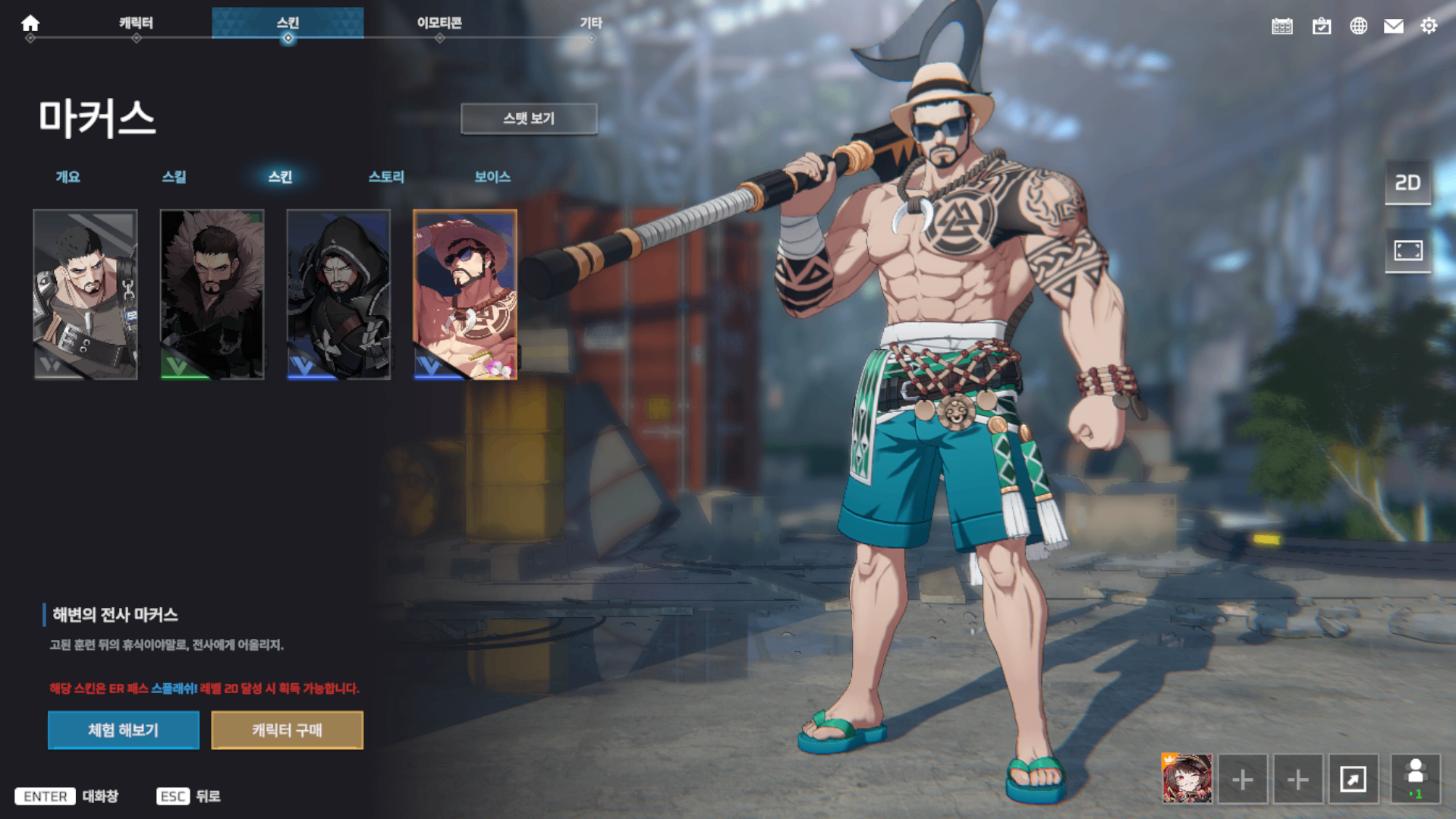The width and height of the screenshot is (1456, 819).
Task: Open the settings gear
Action: pyautogui.click(x=1429, y=25)
